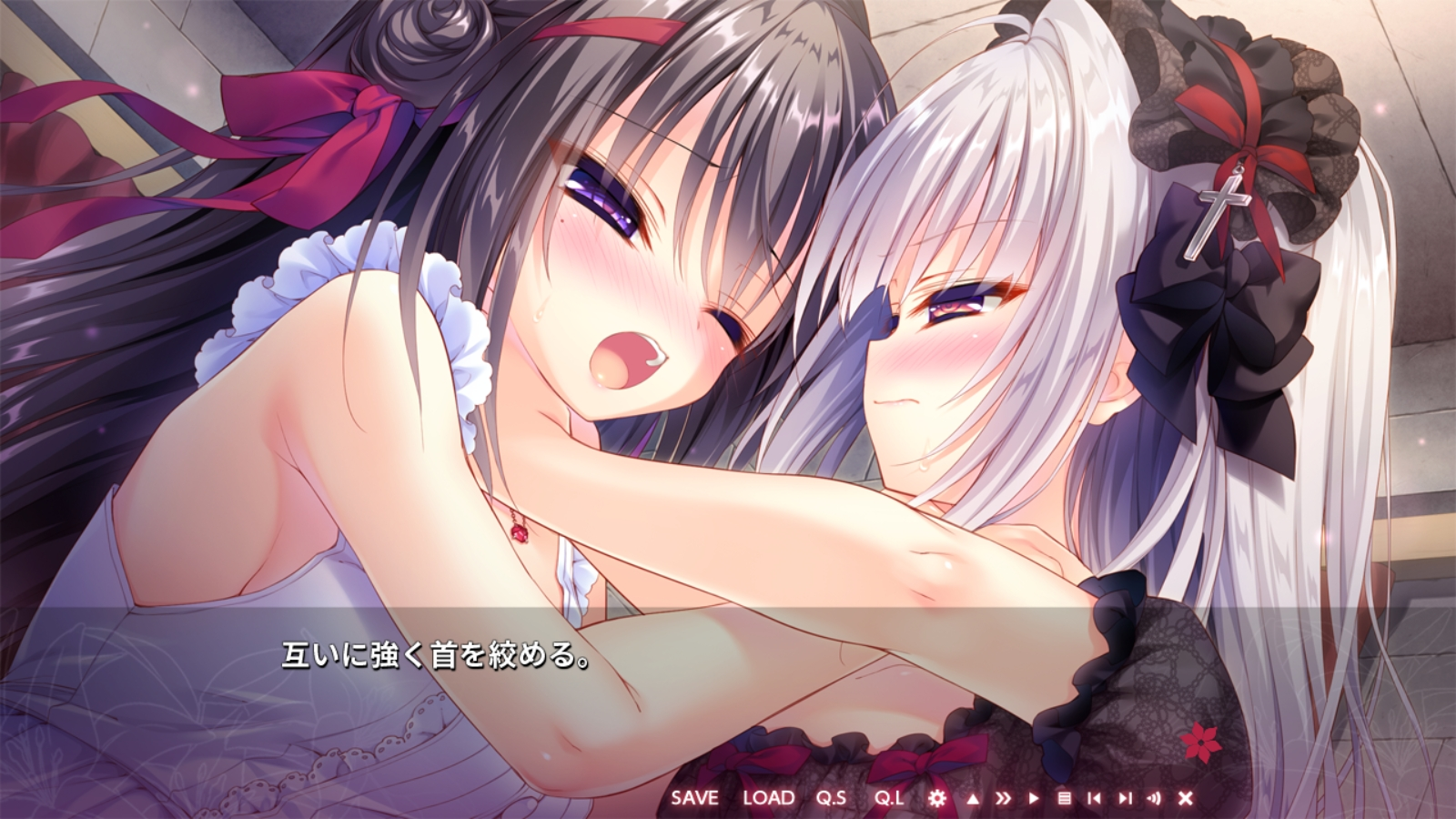This screenshot has height=819, width=1456.
Task: Hide the message window with the triangle icon
Action: tap(972, 797)
